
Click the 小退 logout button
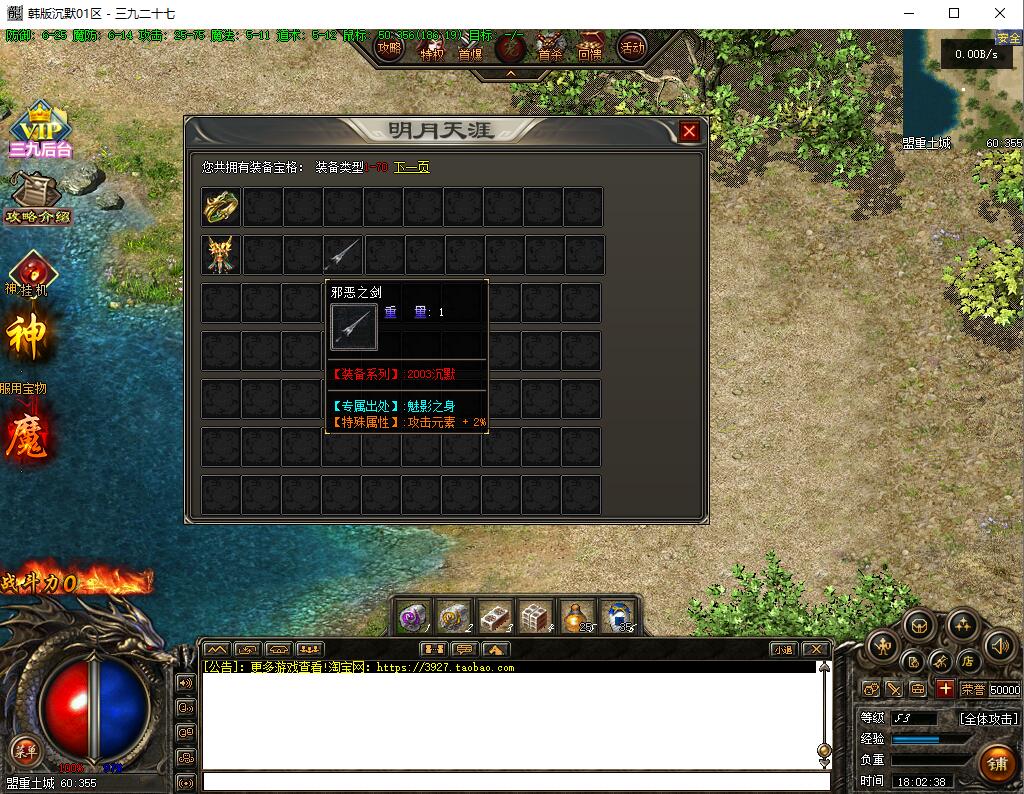(783, 649)
